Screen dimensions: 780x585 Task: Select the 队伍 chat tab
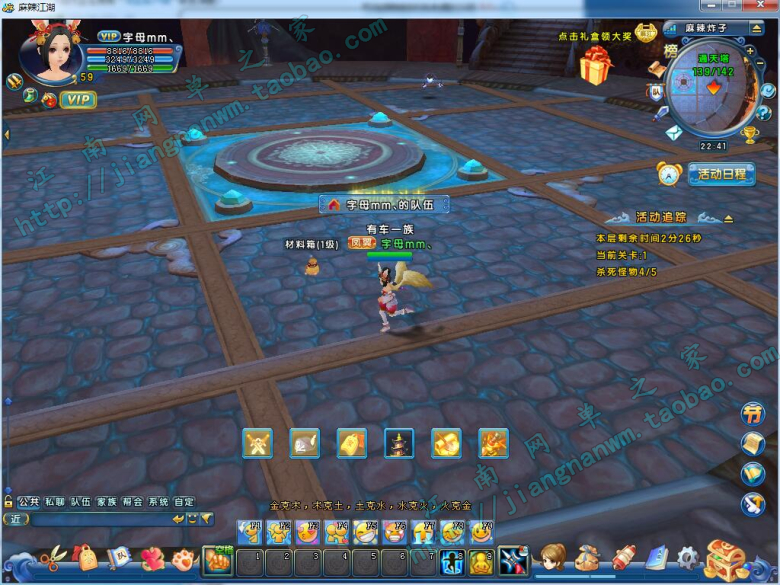(x=80, y=502)
